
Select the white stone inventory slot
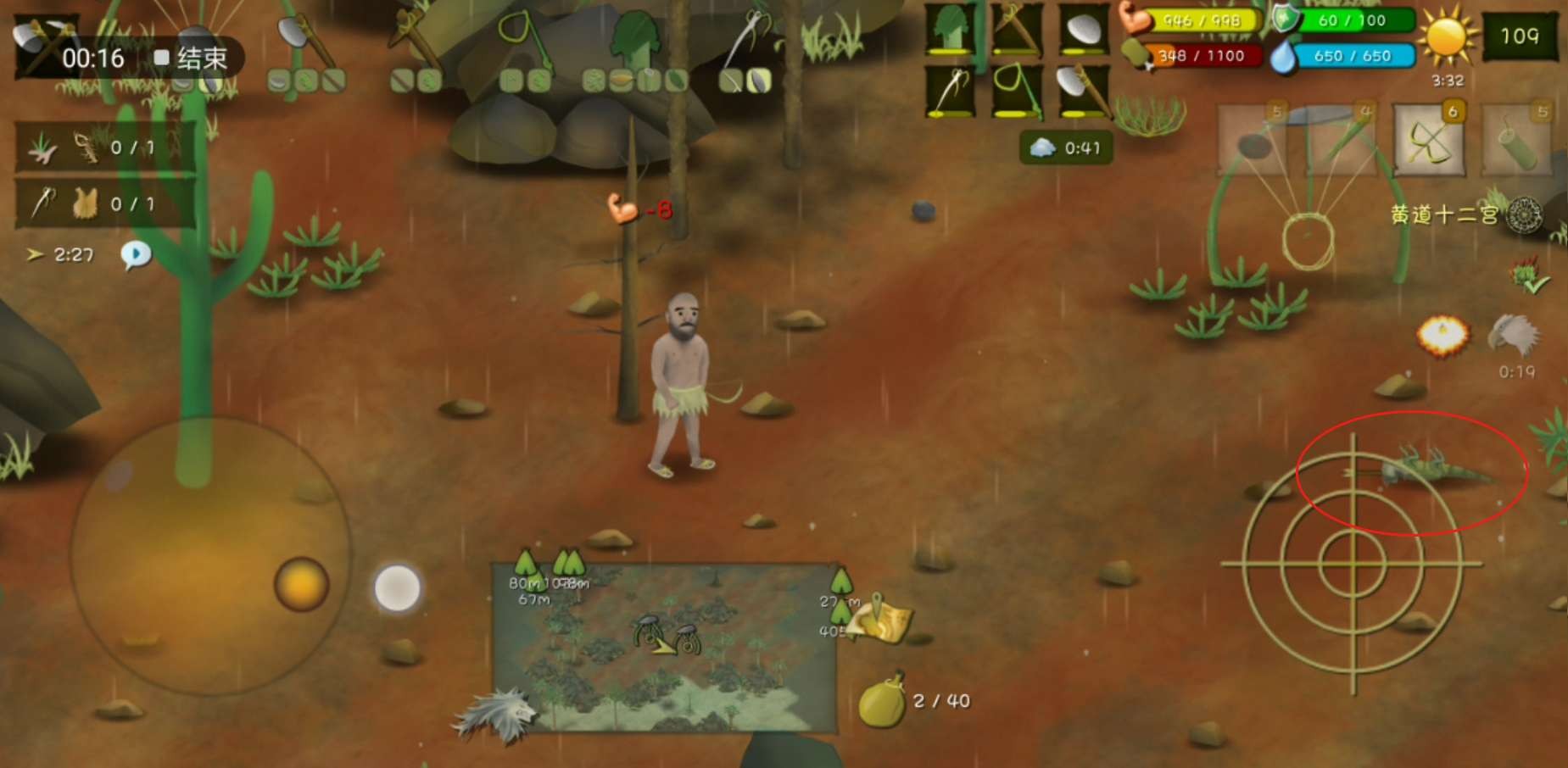1082,31
